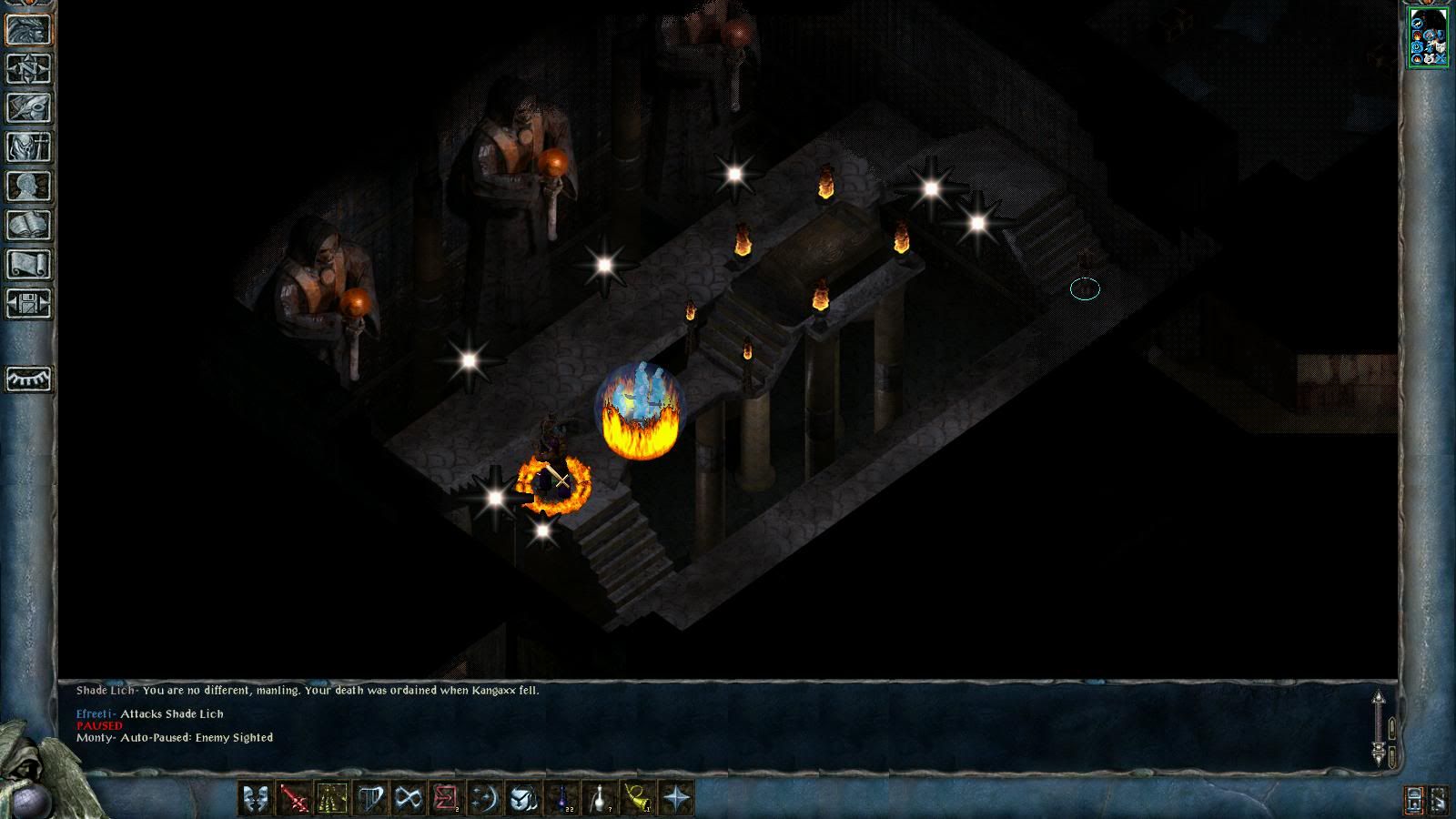This screenshot has width=1456, height=819.
Task: Open the journal quill button
Action: click(29, 107)
